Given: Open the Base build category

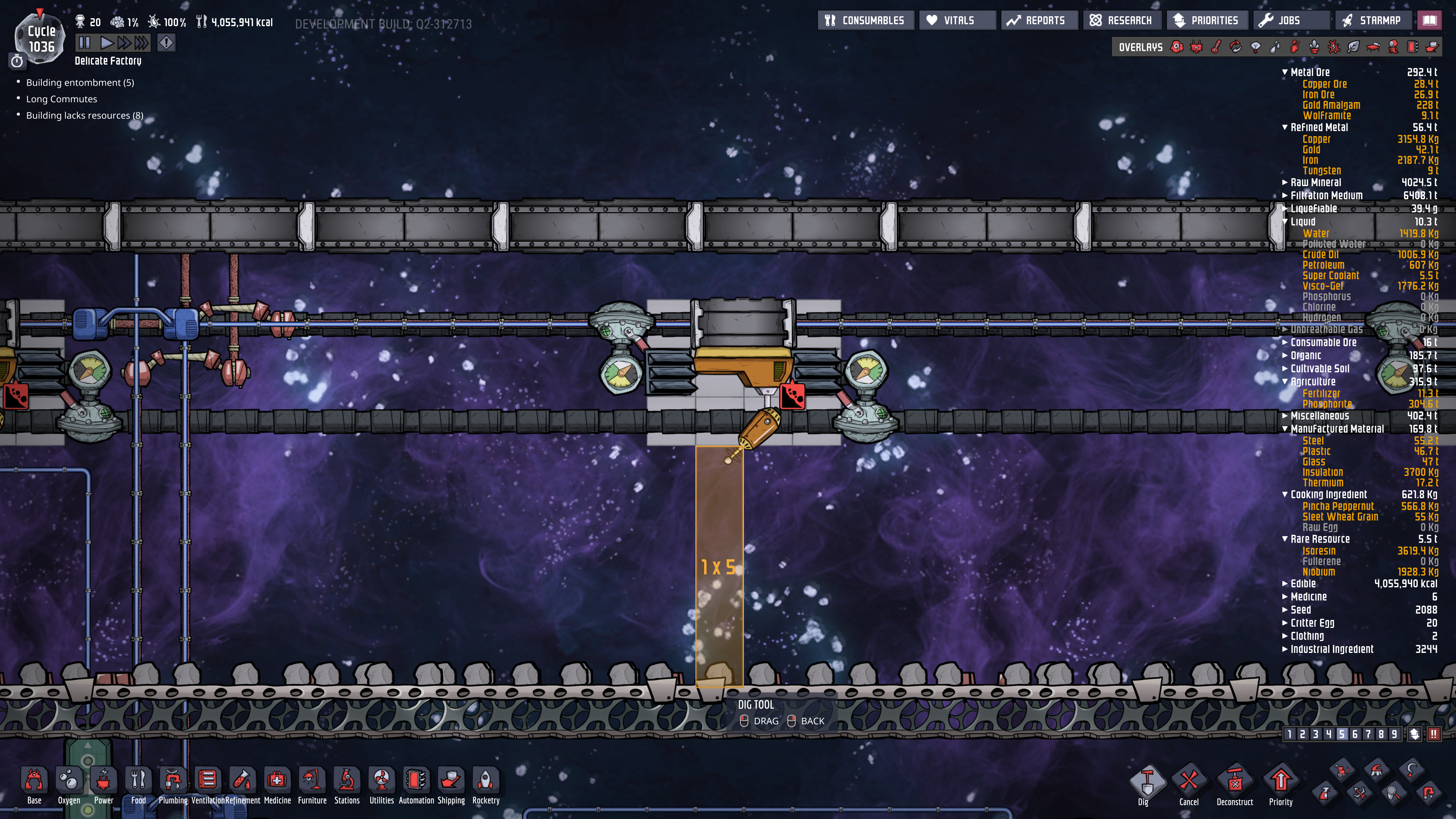Looking at the screenshot, I should (x=34, y=785).
